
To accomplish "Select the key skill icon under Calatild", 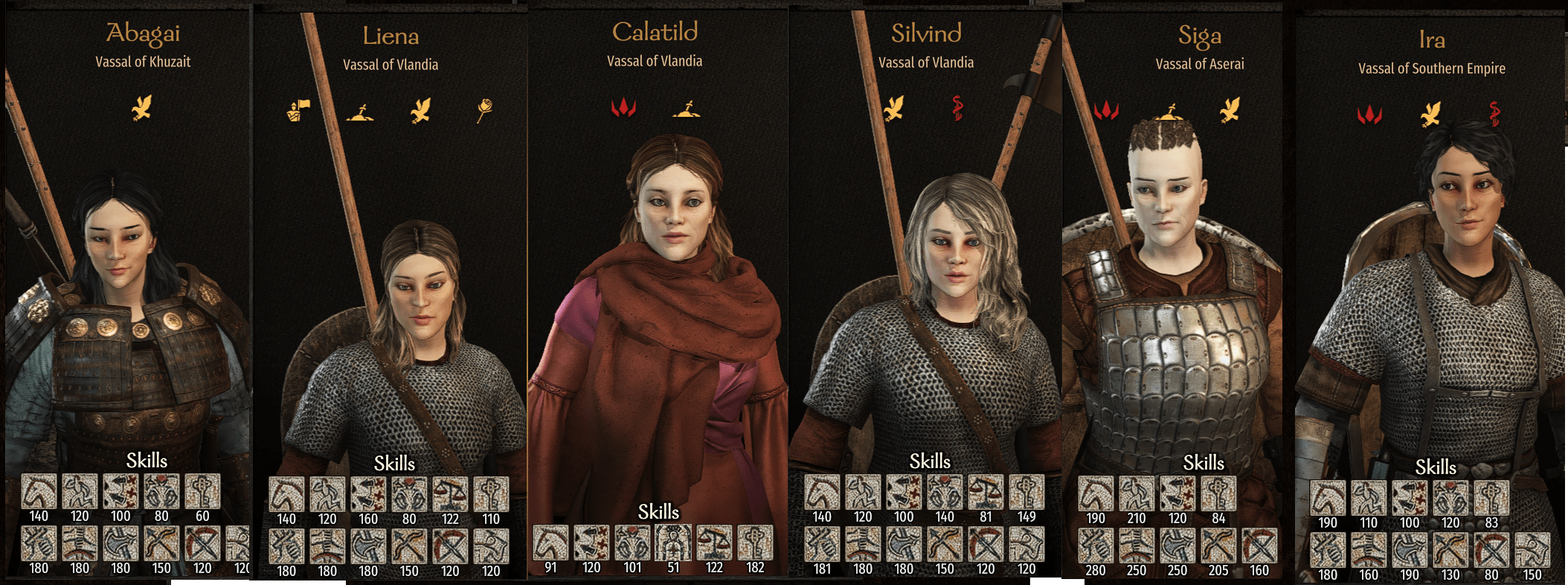I will (x=755, y=543).
